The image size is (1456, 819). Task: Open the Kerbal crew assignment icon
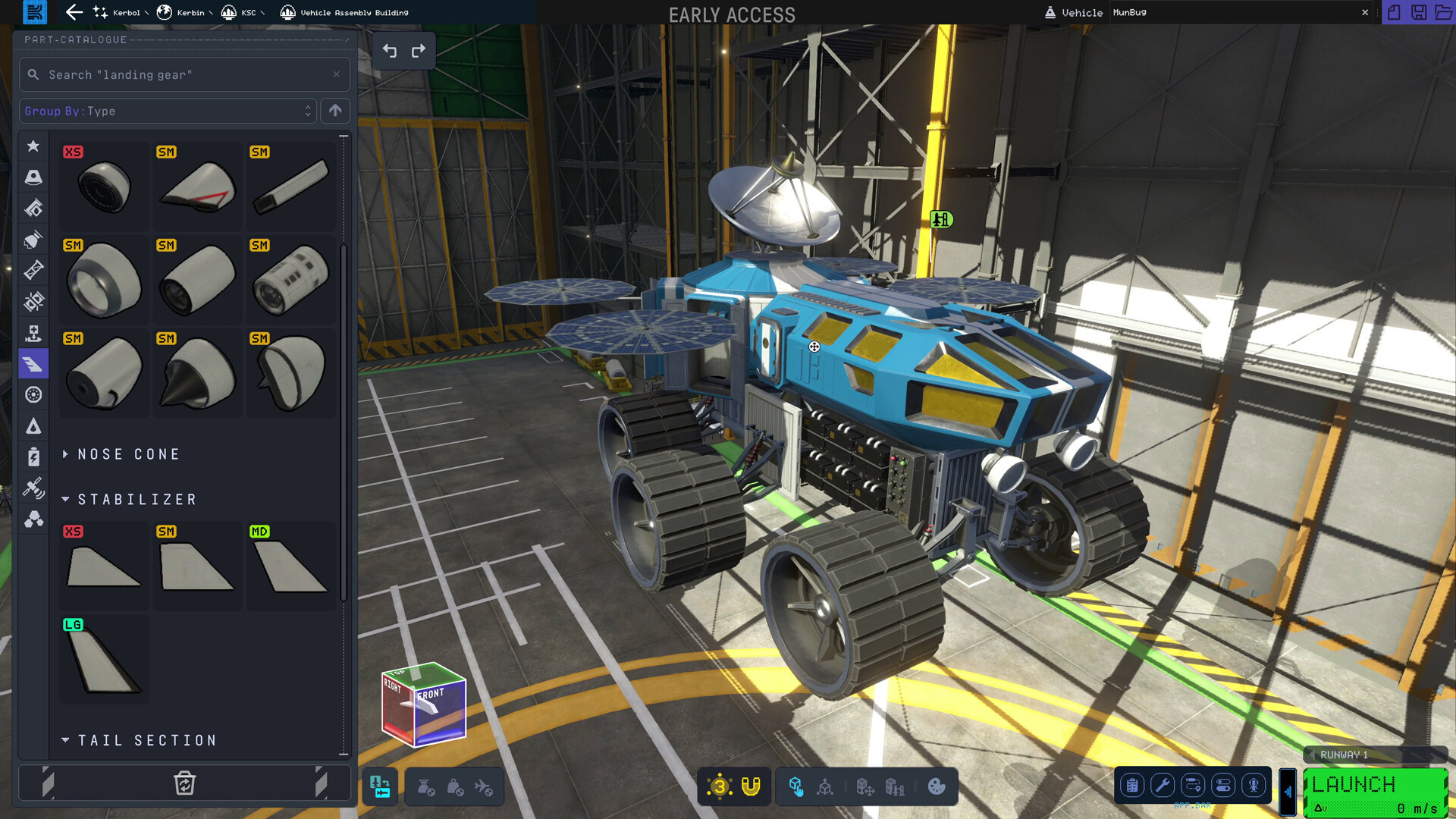(x=1254, y=786)
